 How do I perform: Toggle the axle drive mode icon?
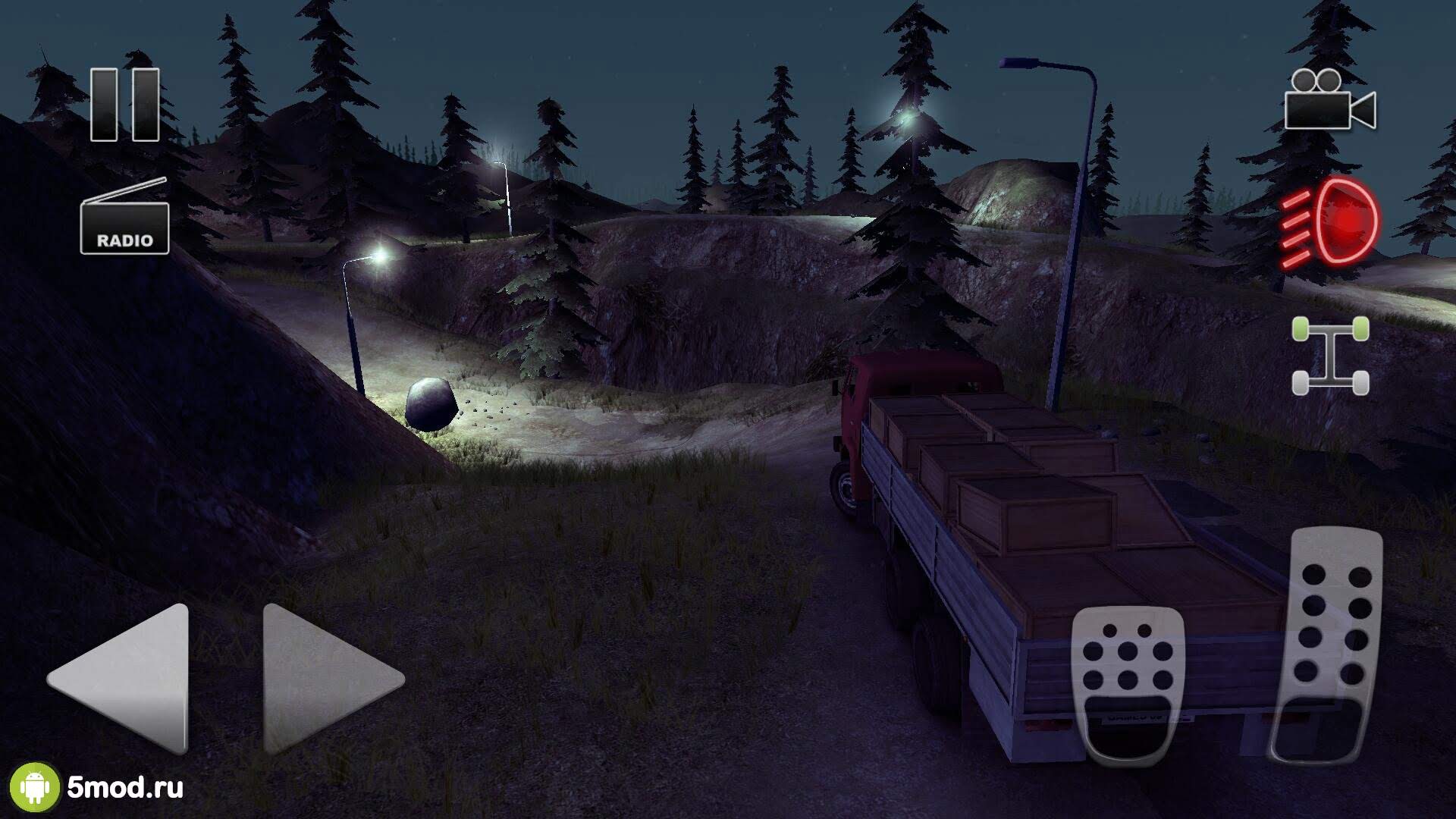click(x=1330, y=356)
